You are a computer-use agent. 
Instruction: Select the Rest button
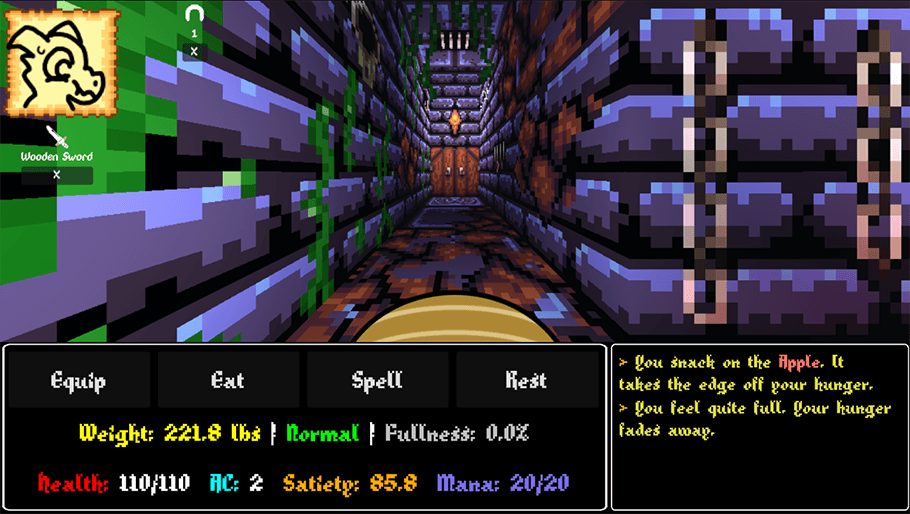tap(526, 380)
